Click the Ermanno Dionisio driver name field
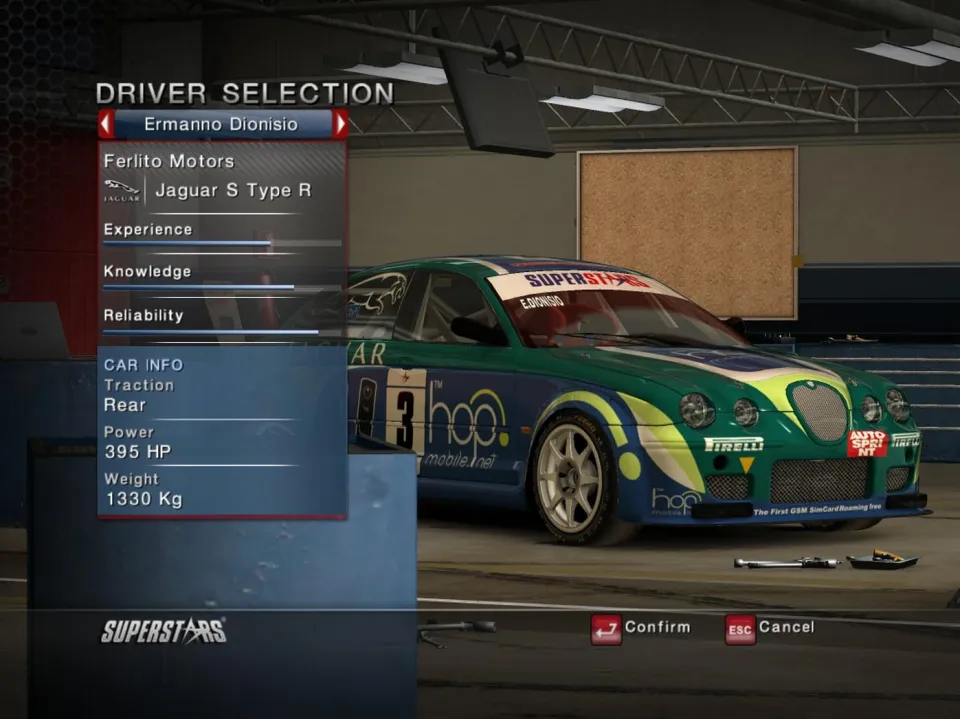This screenshot has height=719, width=960. (223, 125)
